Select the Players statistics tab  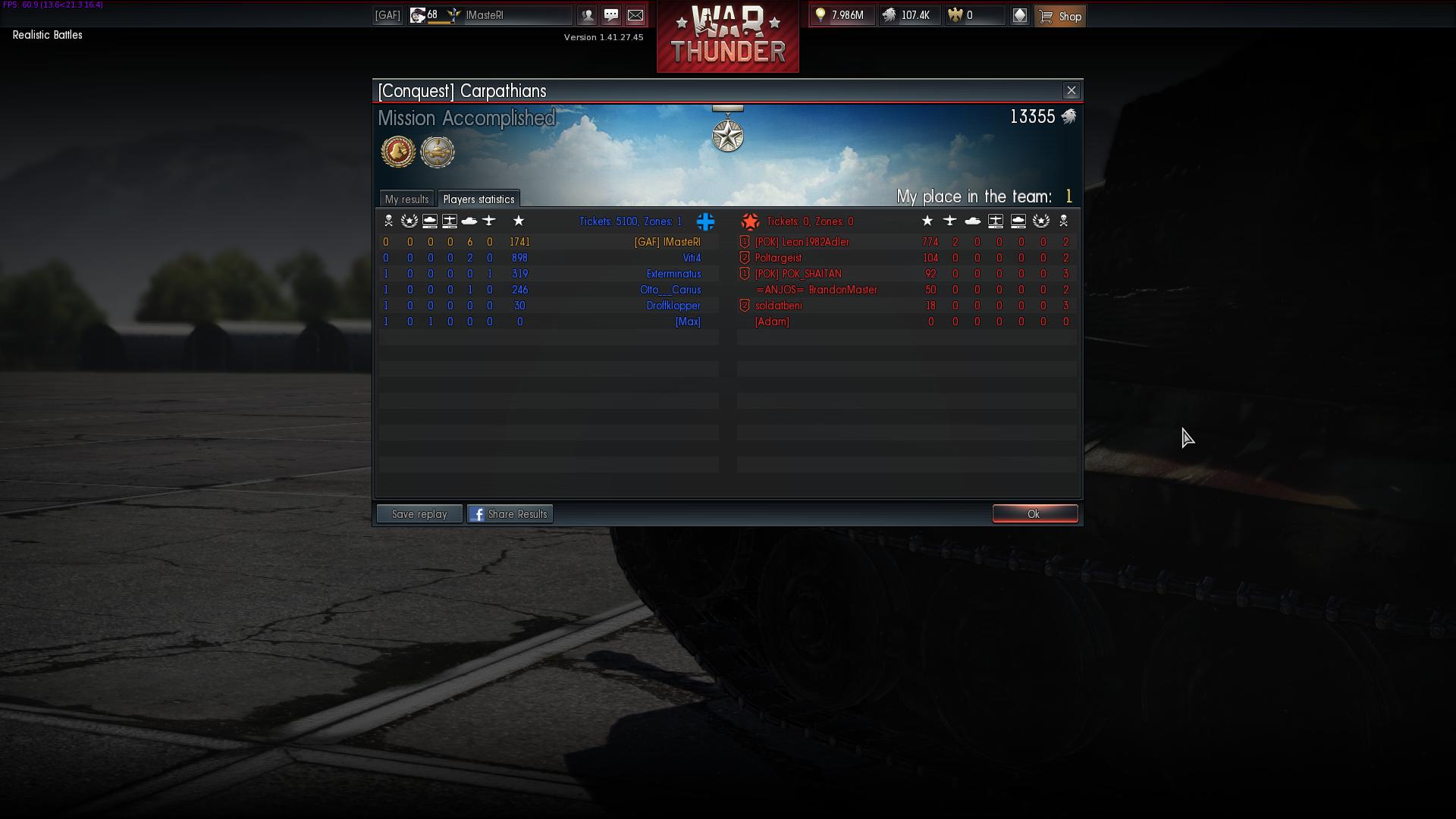tap(479, 199)
